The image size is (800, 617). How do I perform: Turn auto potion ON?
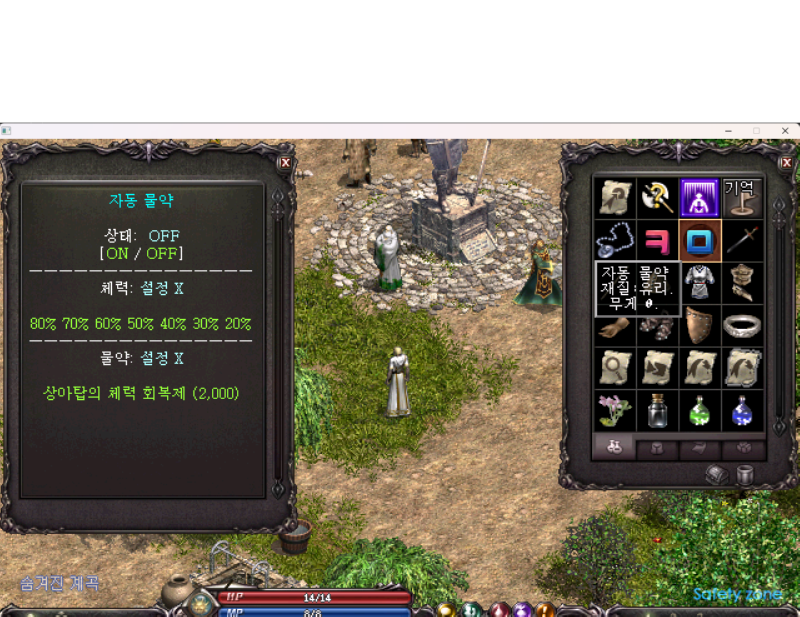116,254
